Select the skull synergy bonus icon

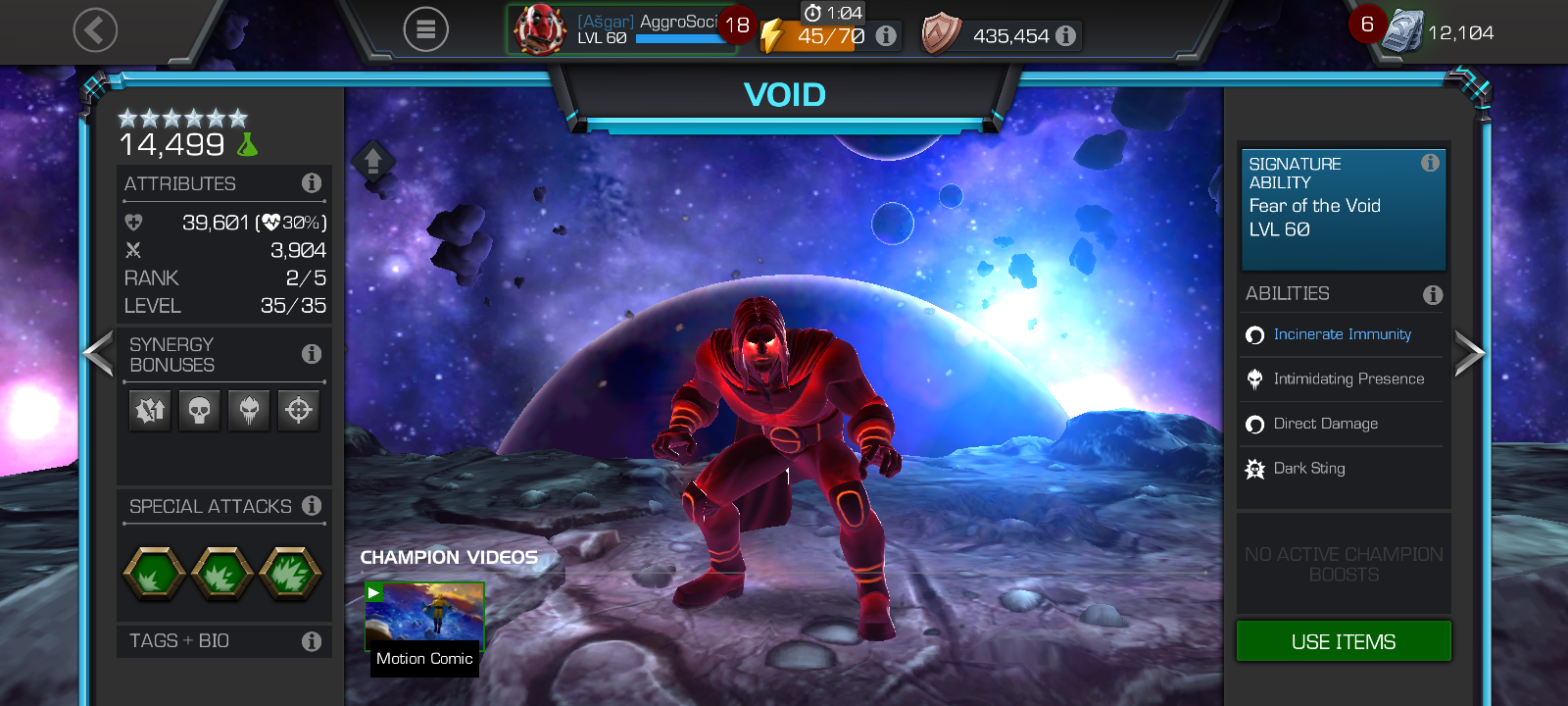200,410
